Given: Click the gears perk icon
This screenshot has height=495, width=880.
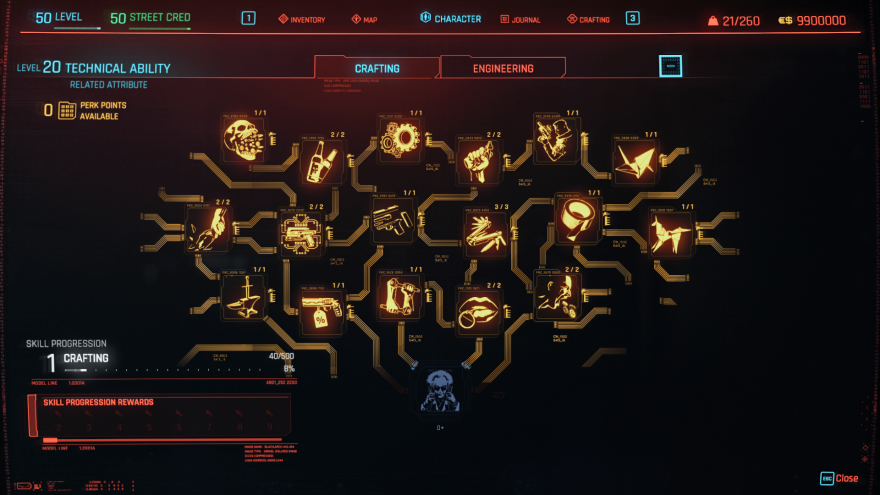Looking at the screenshot, I should [x=399, y=137].
